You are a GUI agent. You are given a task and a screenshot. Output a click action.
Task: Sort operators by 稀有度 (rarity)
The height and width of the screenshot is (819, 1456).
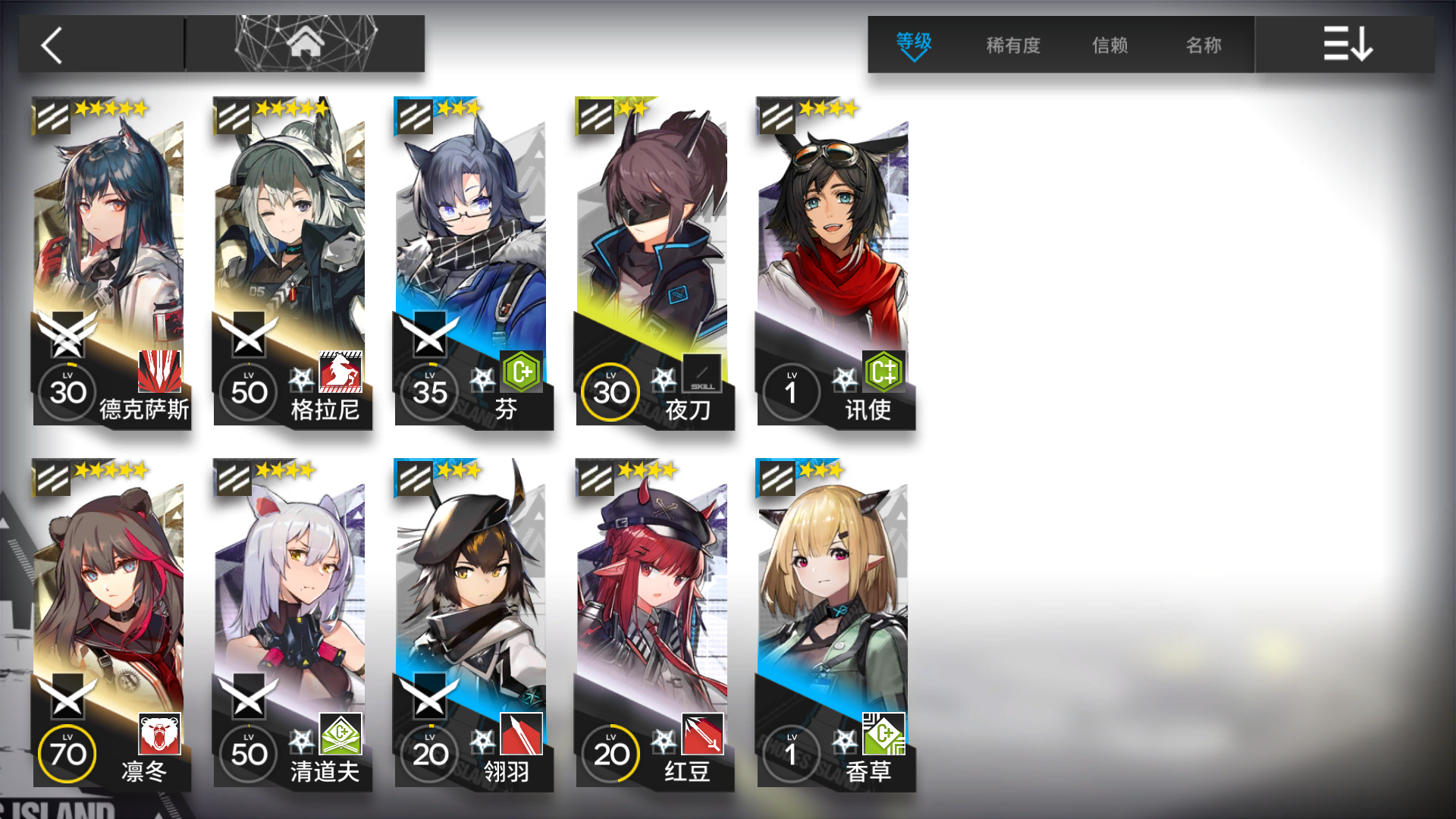[1013, 45]
